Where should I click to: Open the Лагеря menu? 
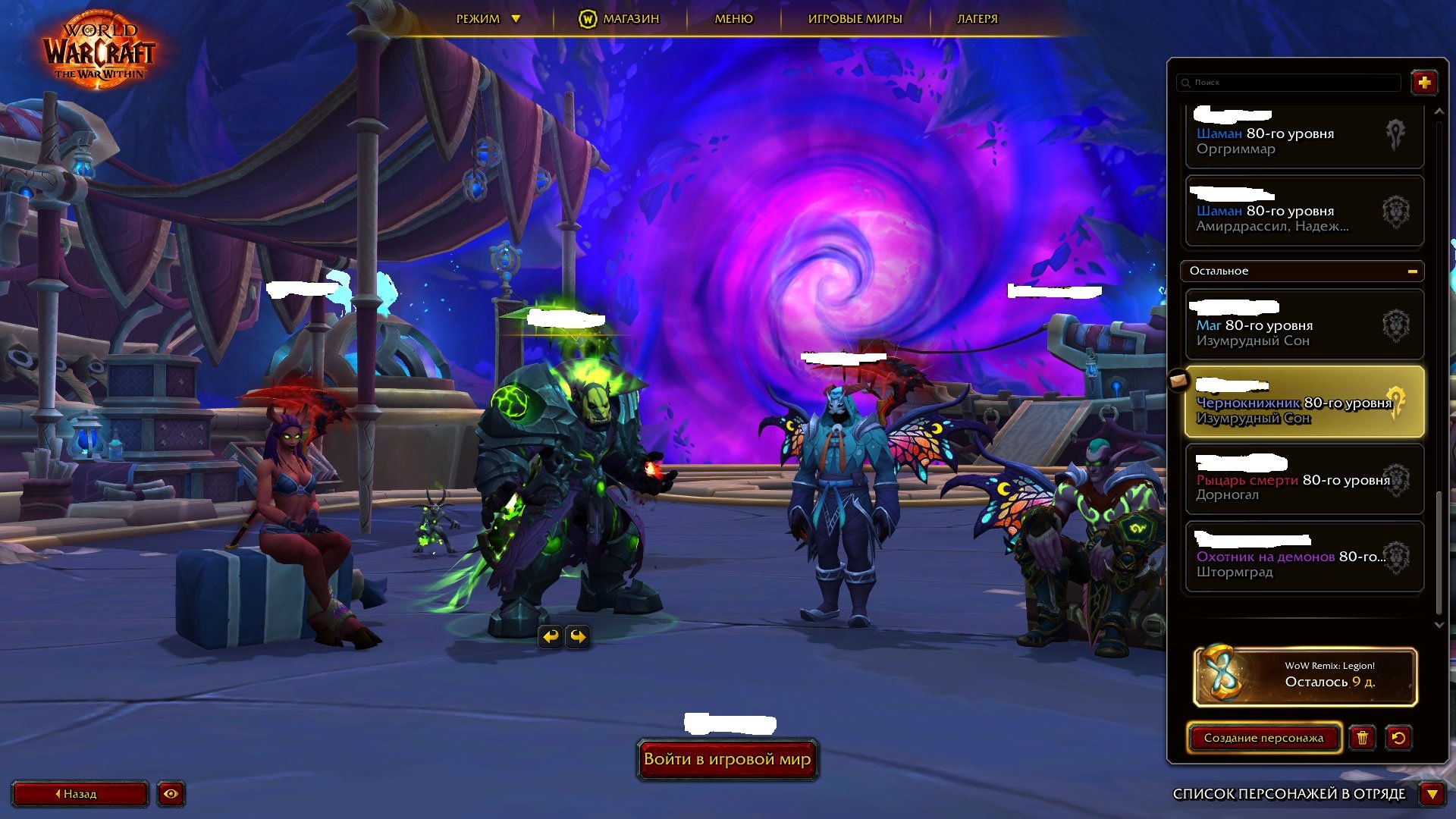(x=977, y=19)
